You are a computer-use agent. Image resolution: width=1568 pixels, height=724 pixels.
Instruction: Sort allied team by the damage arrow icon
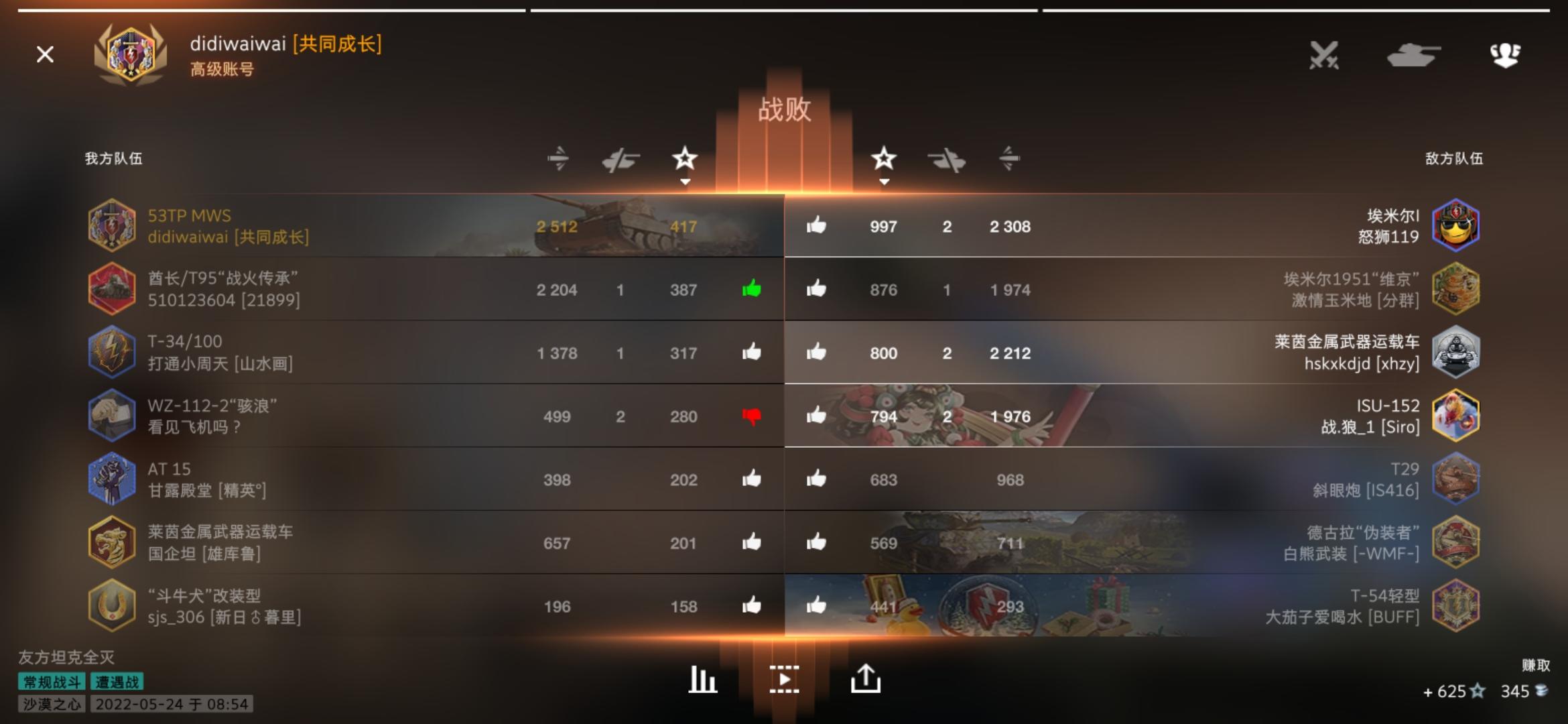coord(560,160)
